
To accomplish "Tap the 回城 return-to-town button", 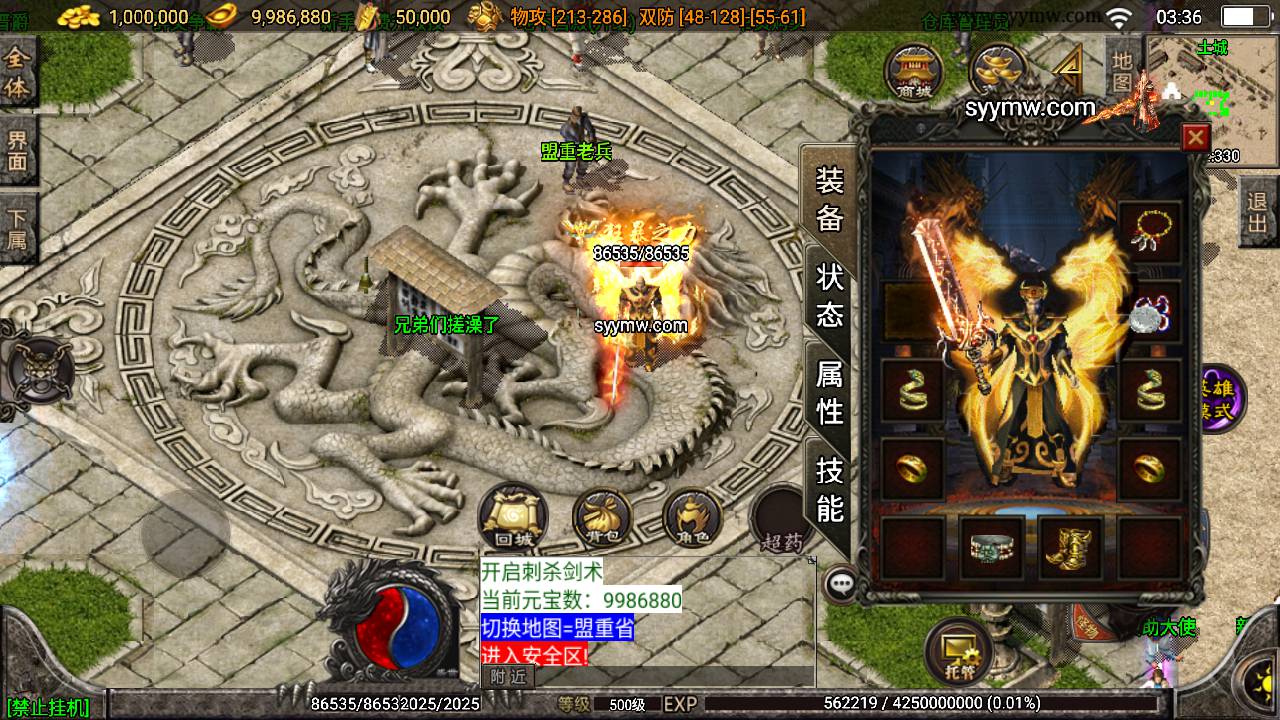I will point(513,517).
